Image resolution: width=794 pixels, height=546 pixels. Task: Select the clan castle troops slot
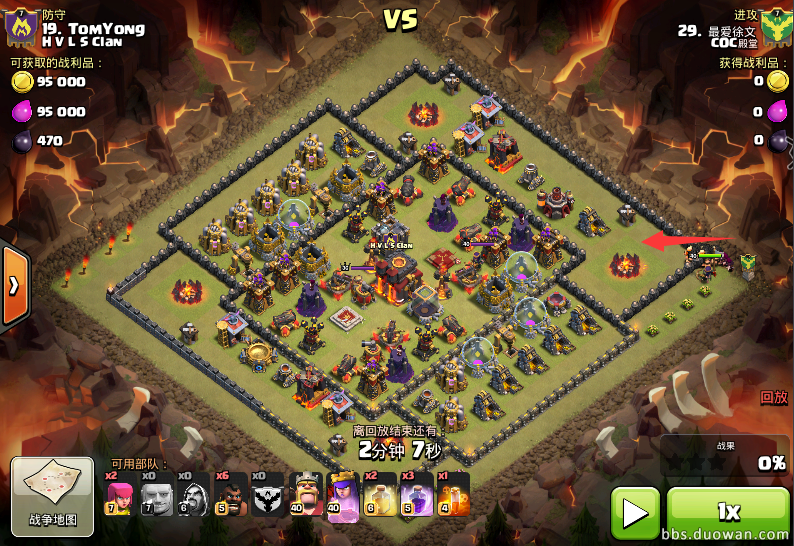[268, 494]
